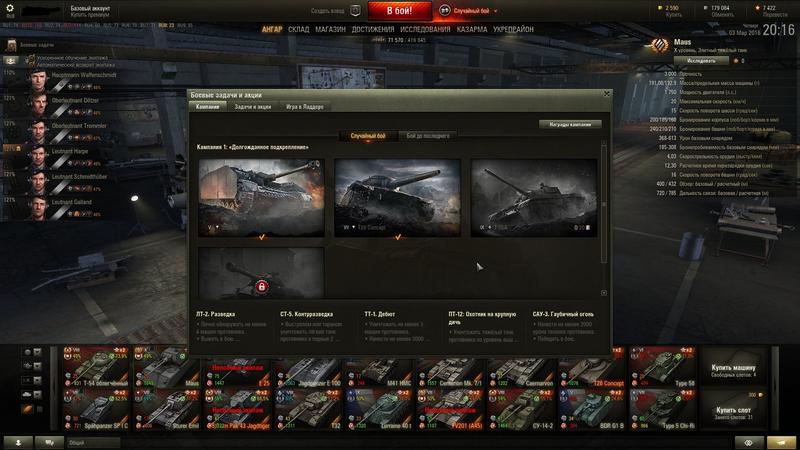Screen dimensions: 800x450
Task: Click the Купить машину slot
Action: tap(737, 371)
